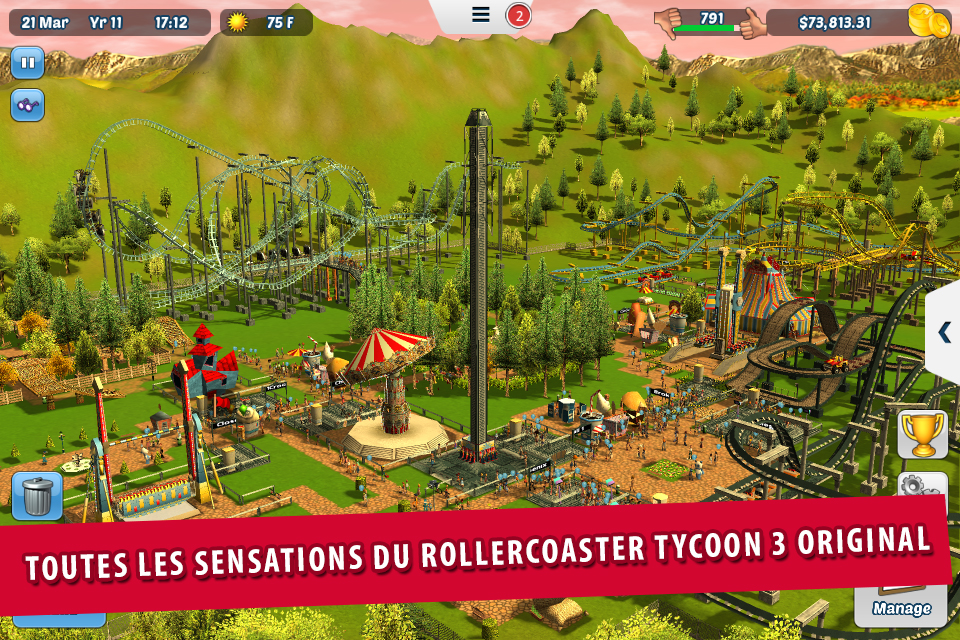Expand the side panel arrow
Screen dimensions: 960x640
pyautogui.click(x=943, y=332)
